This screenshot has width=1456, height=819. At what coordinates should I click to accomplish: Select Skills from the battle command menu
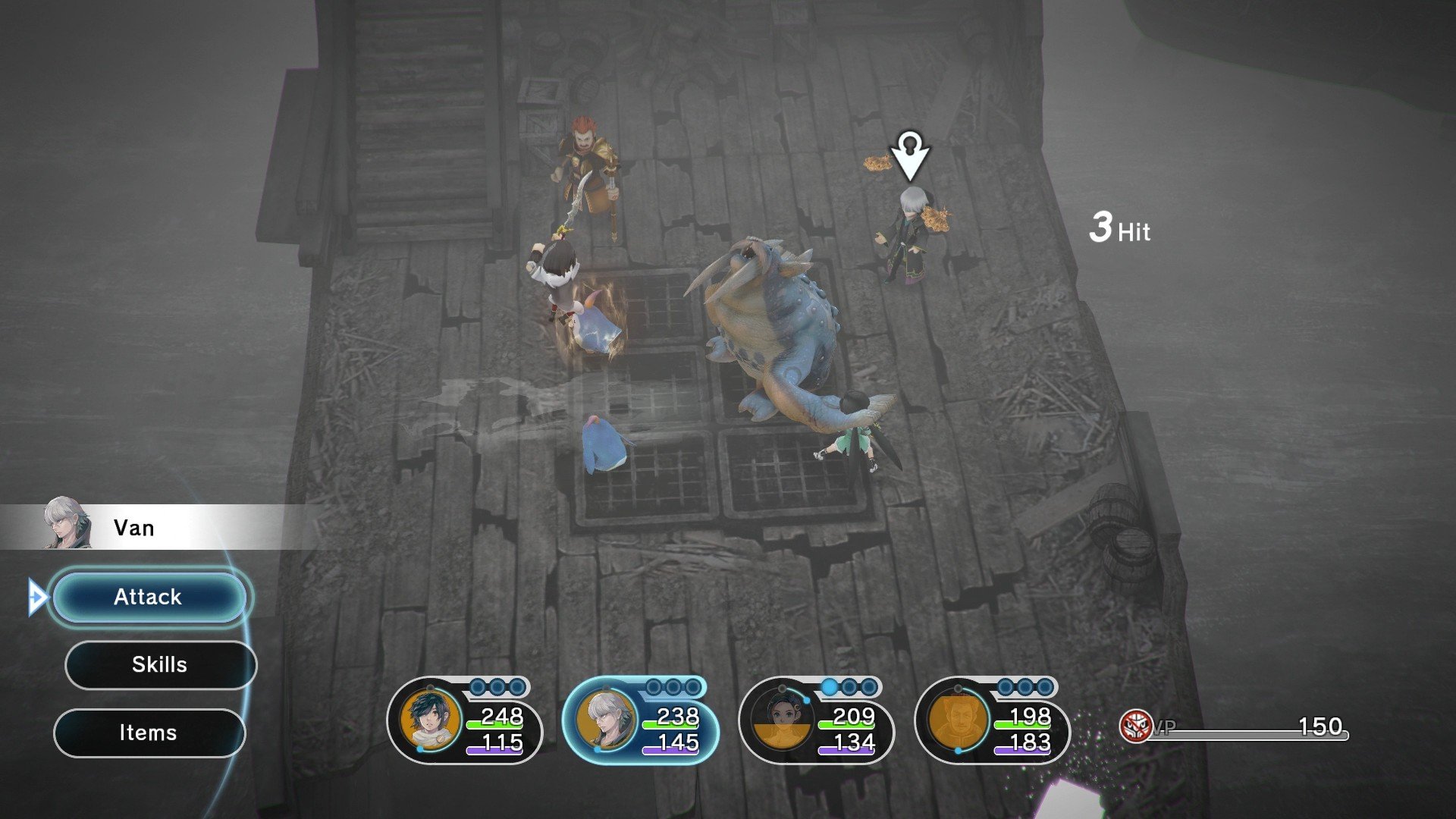coord(160,665)
